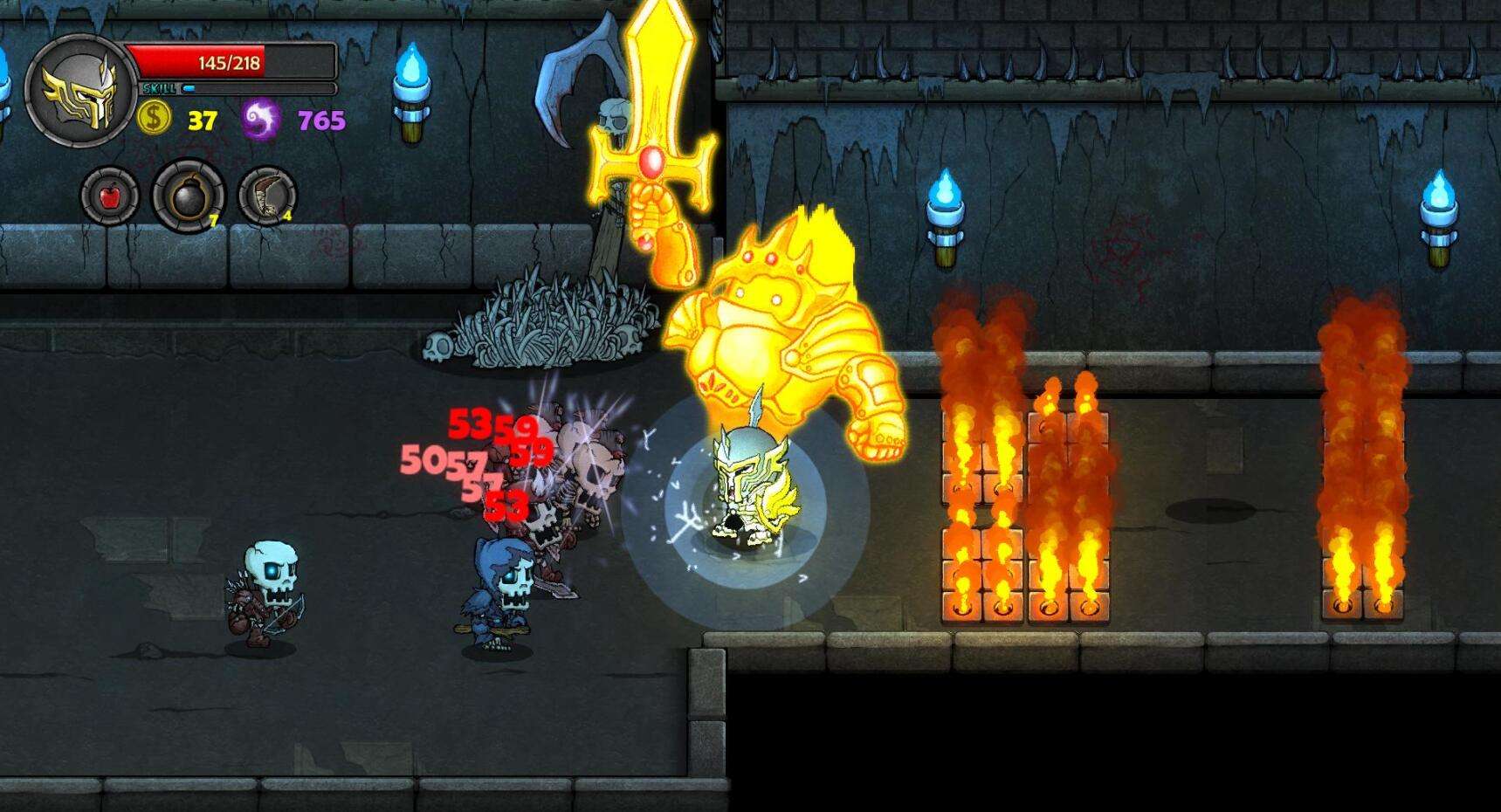The height and width of the screenshot is (812, 1501).
Task: Click the gold coin currency icon
Action: pos(154,118)
